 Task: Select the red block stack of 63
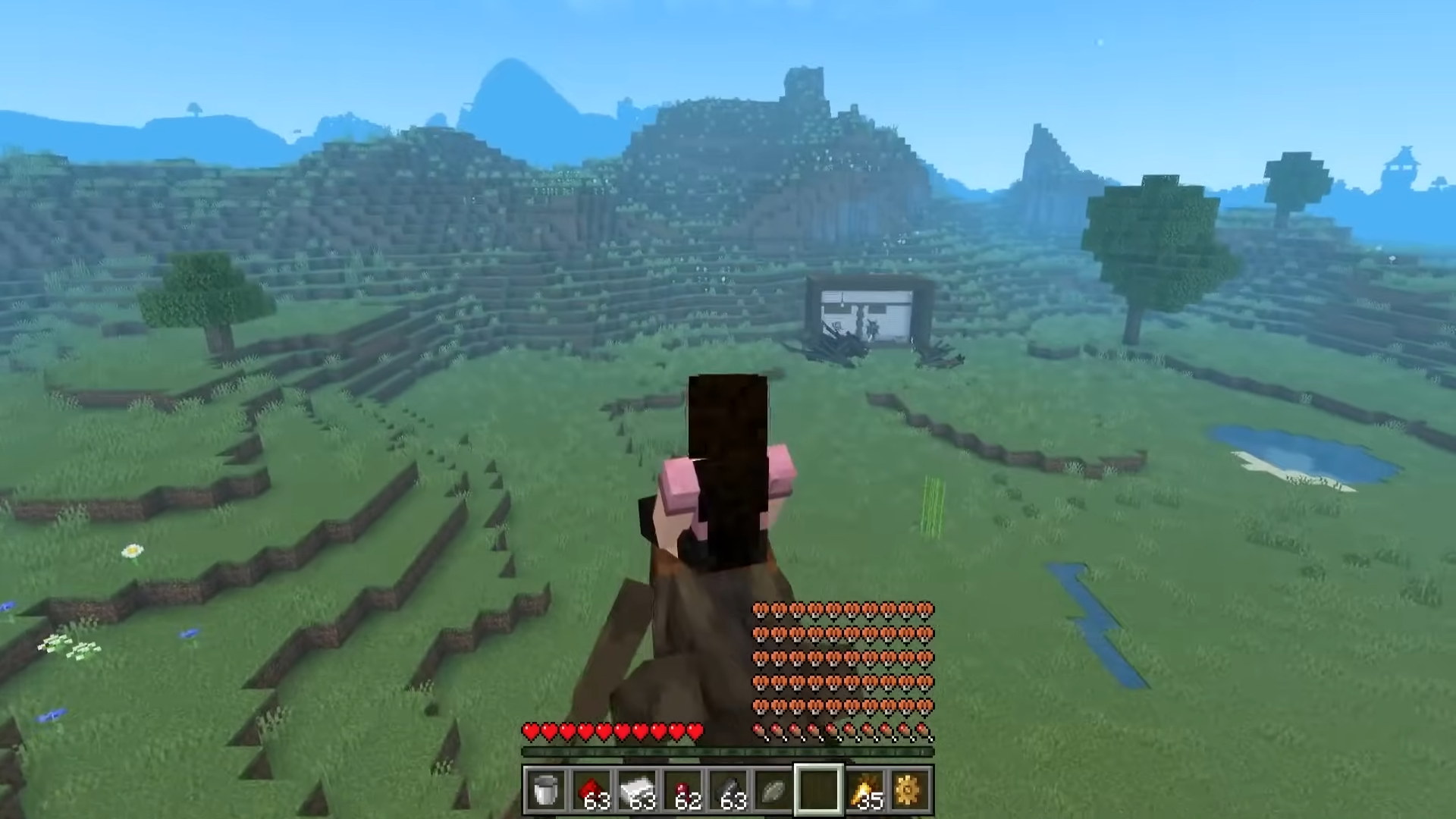[x=593, y=789]
